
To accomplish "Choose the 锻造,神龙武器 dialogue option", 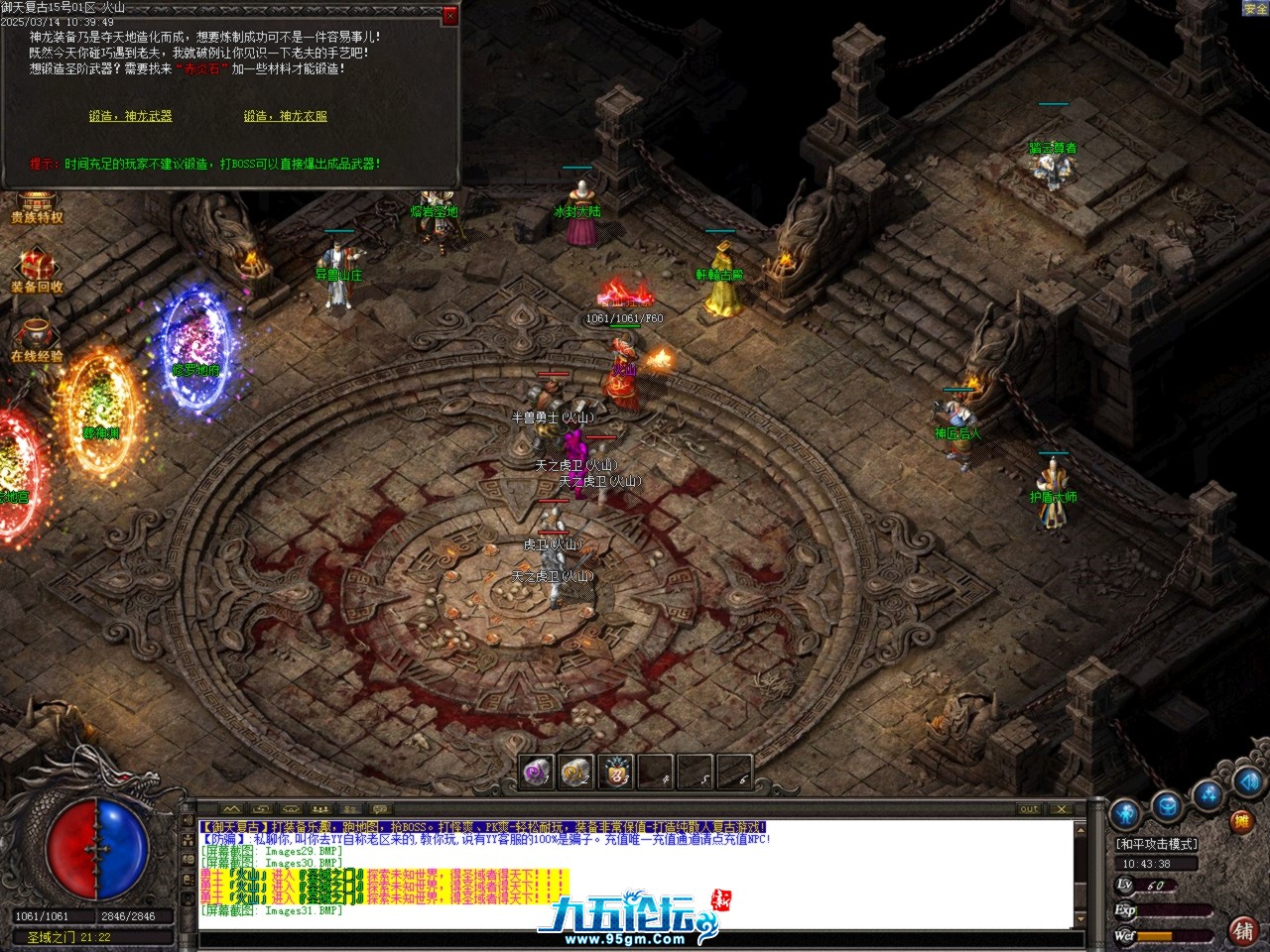I will point(130,116).
